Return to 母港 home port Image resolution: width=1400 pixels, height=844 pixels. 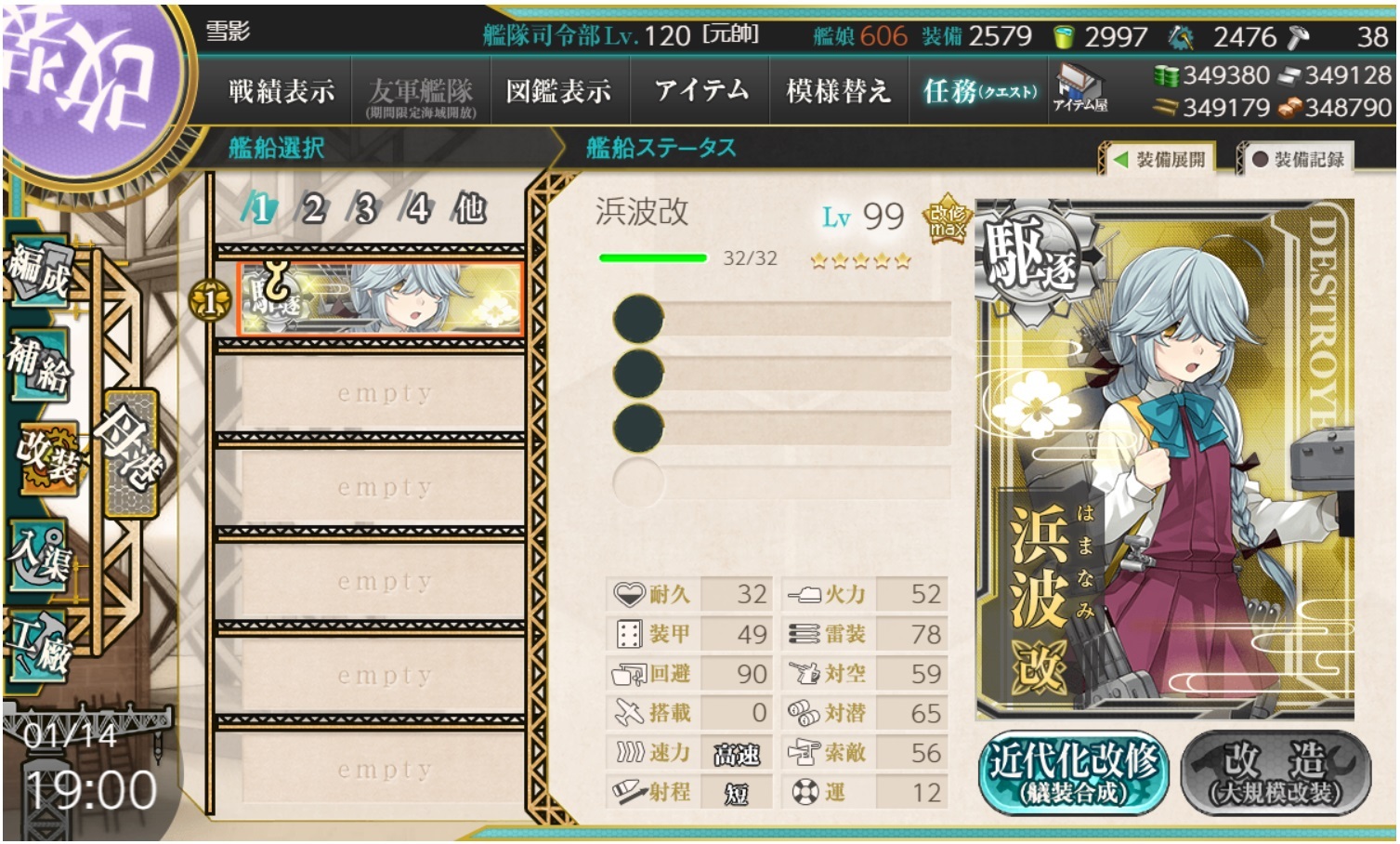click(x=130, y=453)
